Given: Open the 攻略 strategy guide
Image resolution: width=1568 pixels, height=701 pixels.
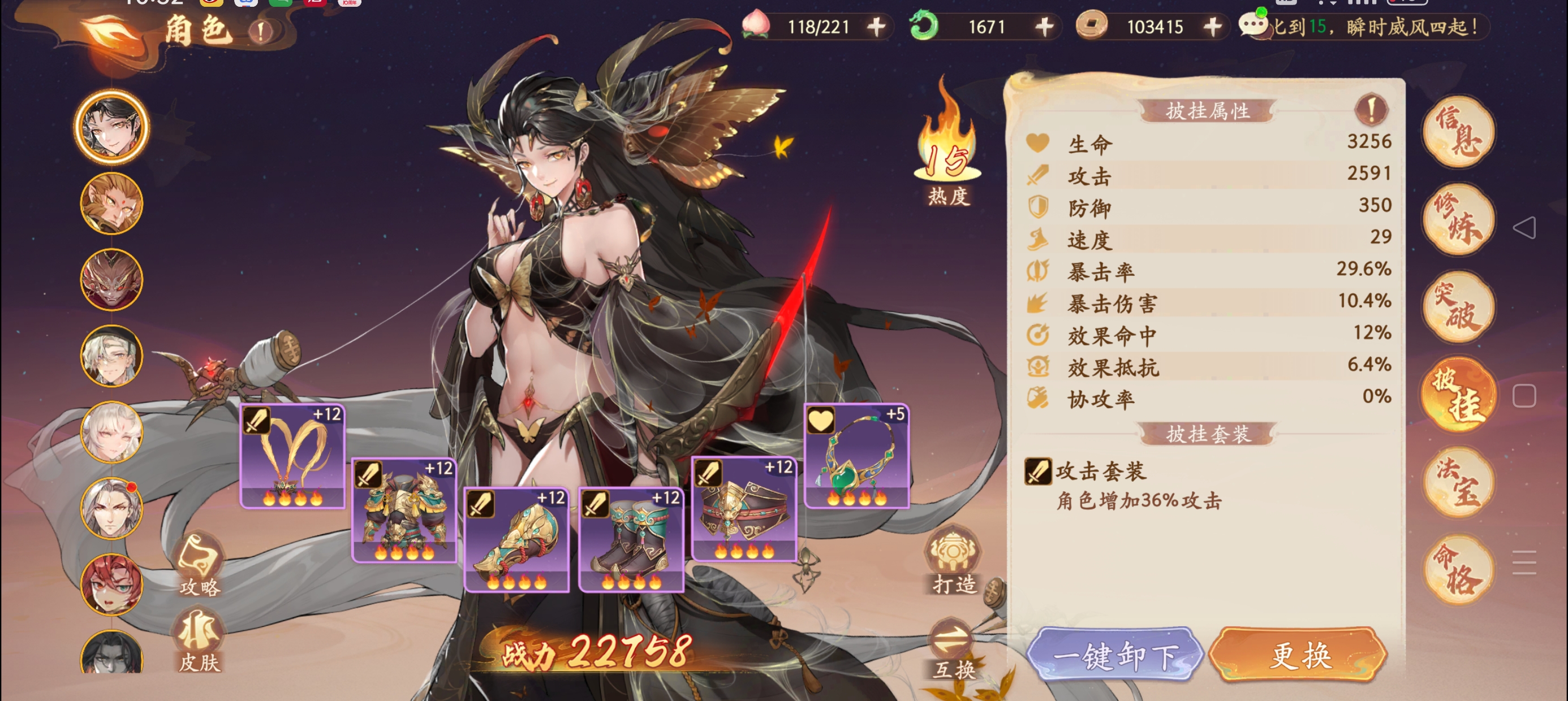Looking at the screenshot, I should (199, 565).
